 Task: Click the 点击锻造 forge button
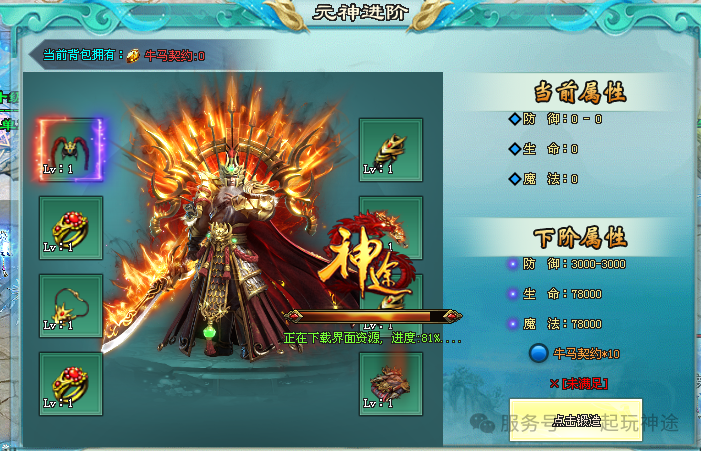[x=575, y=421]
